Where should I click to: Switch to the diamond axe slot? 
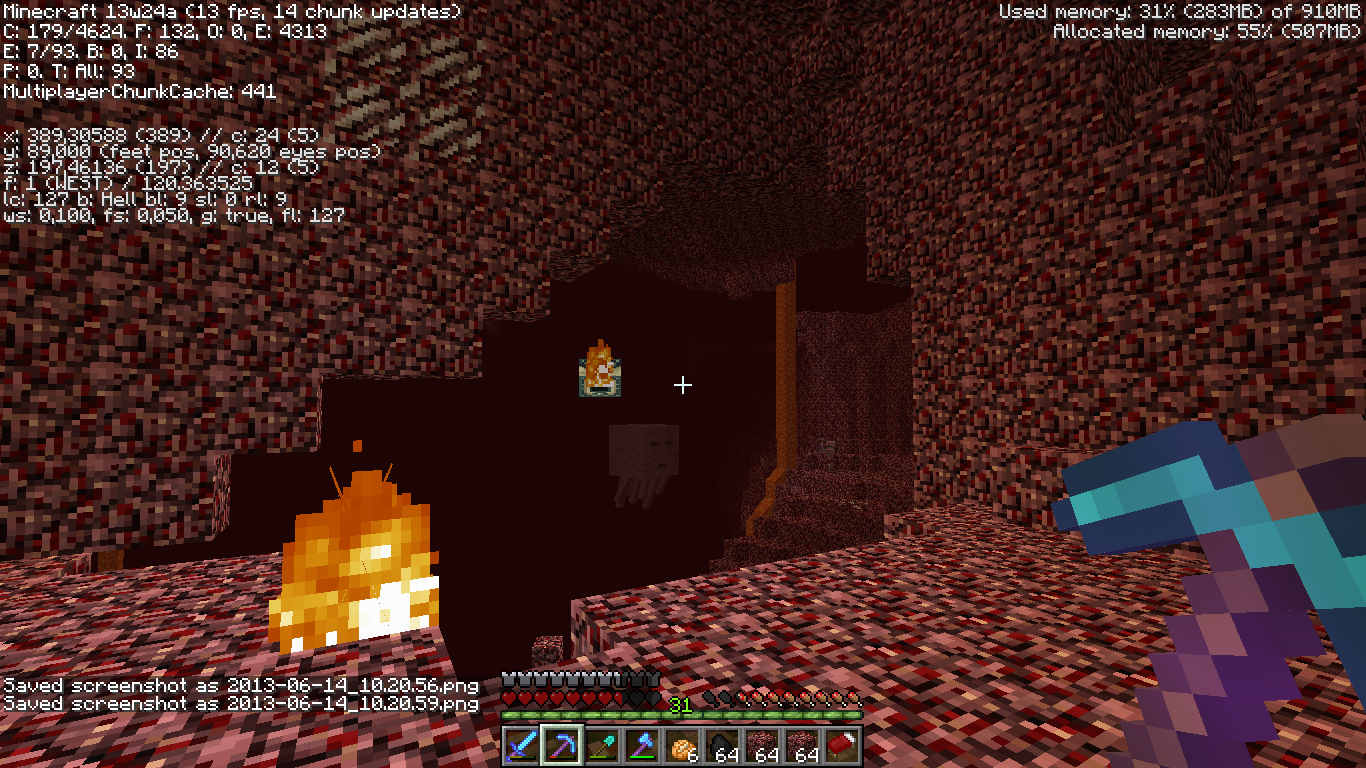[x=642, y=746]
